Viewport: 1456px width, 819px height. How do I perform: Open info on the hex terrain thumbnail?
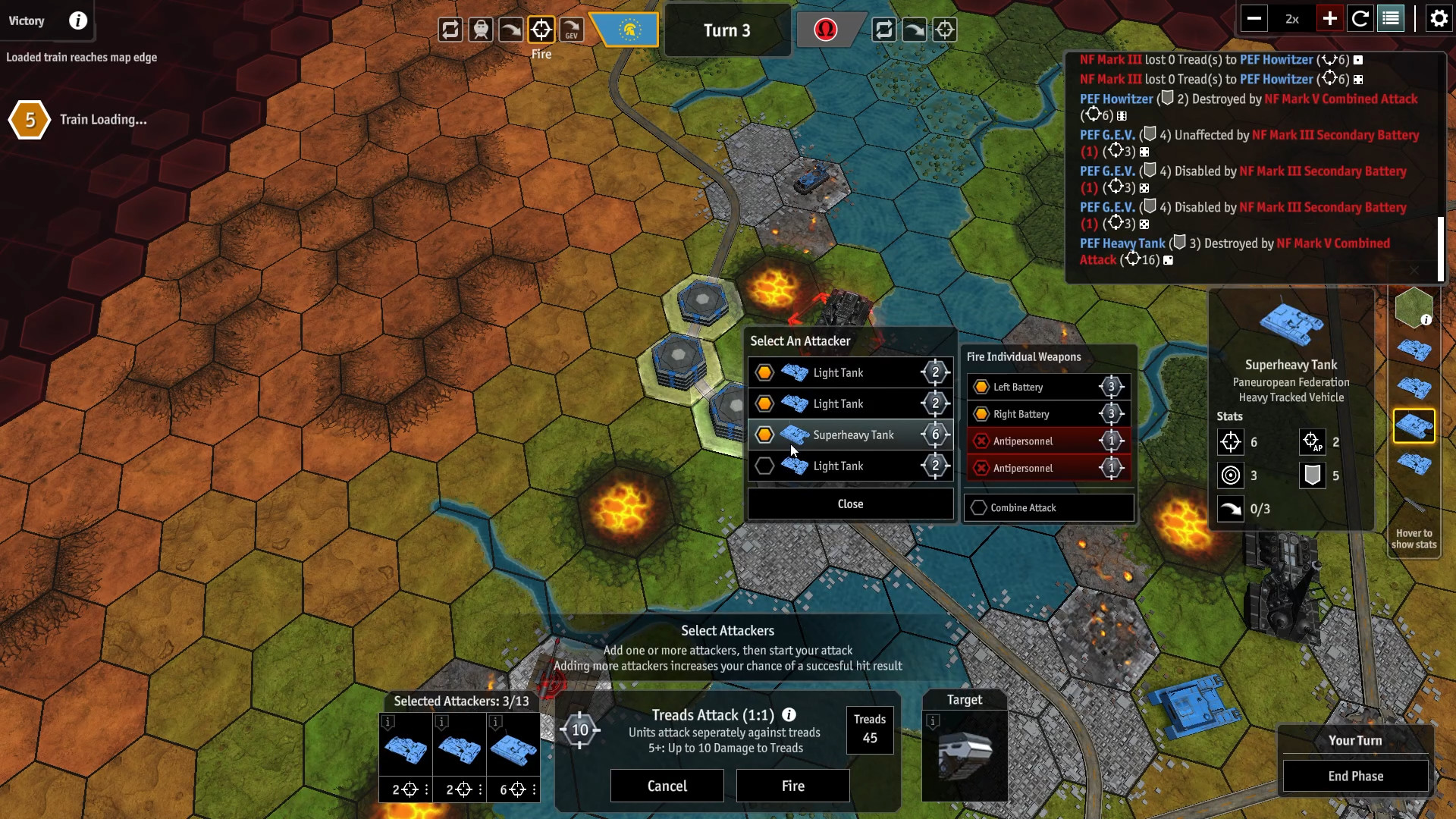1425,319
